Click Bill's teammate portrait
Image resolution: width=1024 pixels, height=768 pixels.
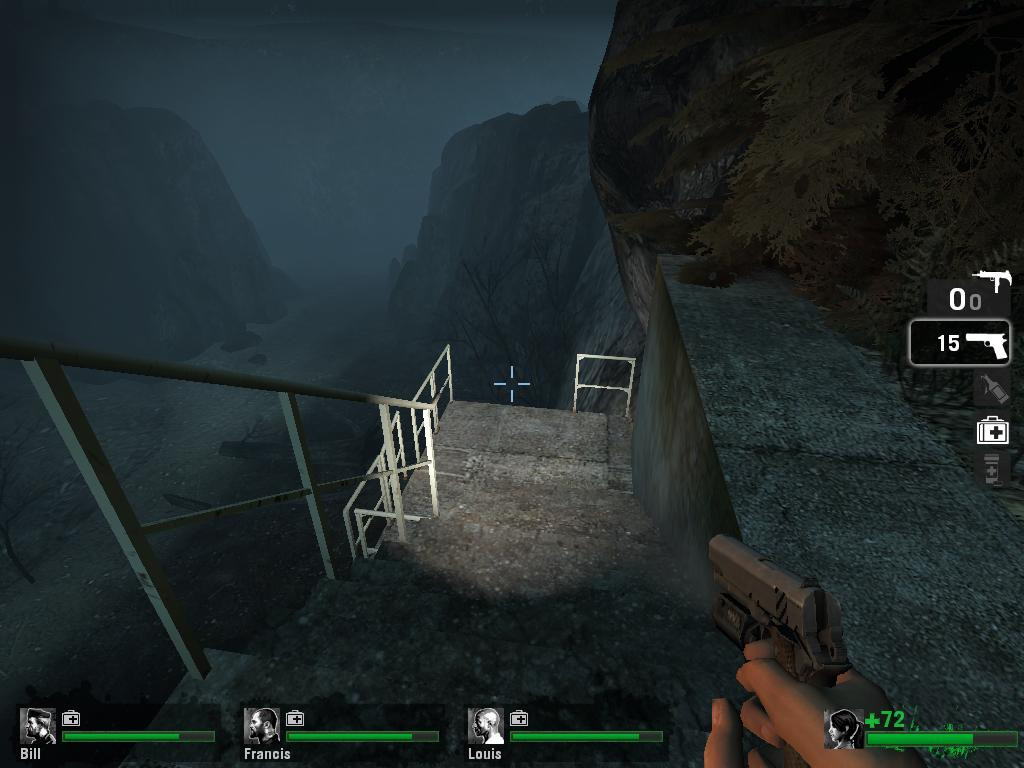(x=38, y=726)
